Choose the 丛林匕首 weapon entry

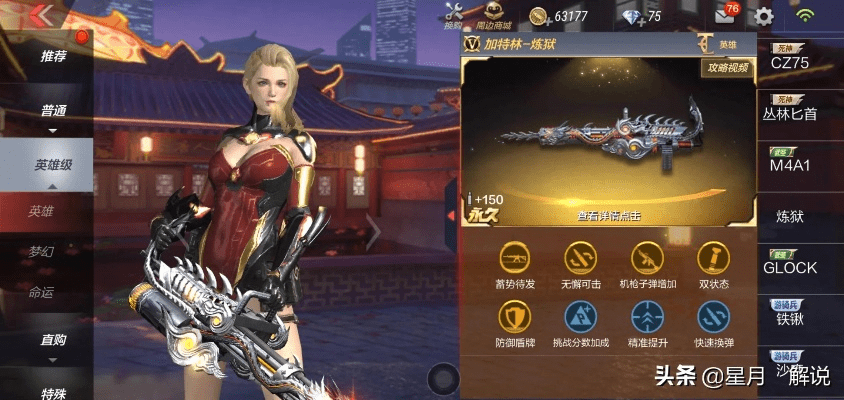pos(796,113)
